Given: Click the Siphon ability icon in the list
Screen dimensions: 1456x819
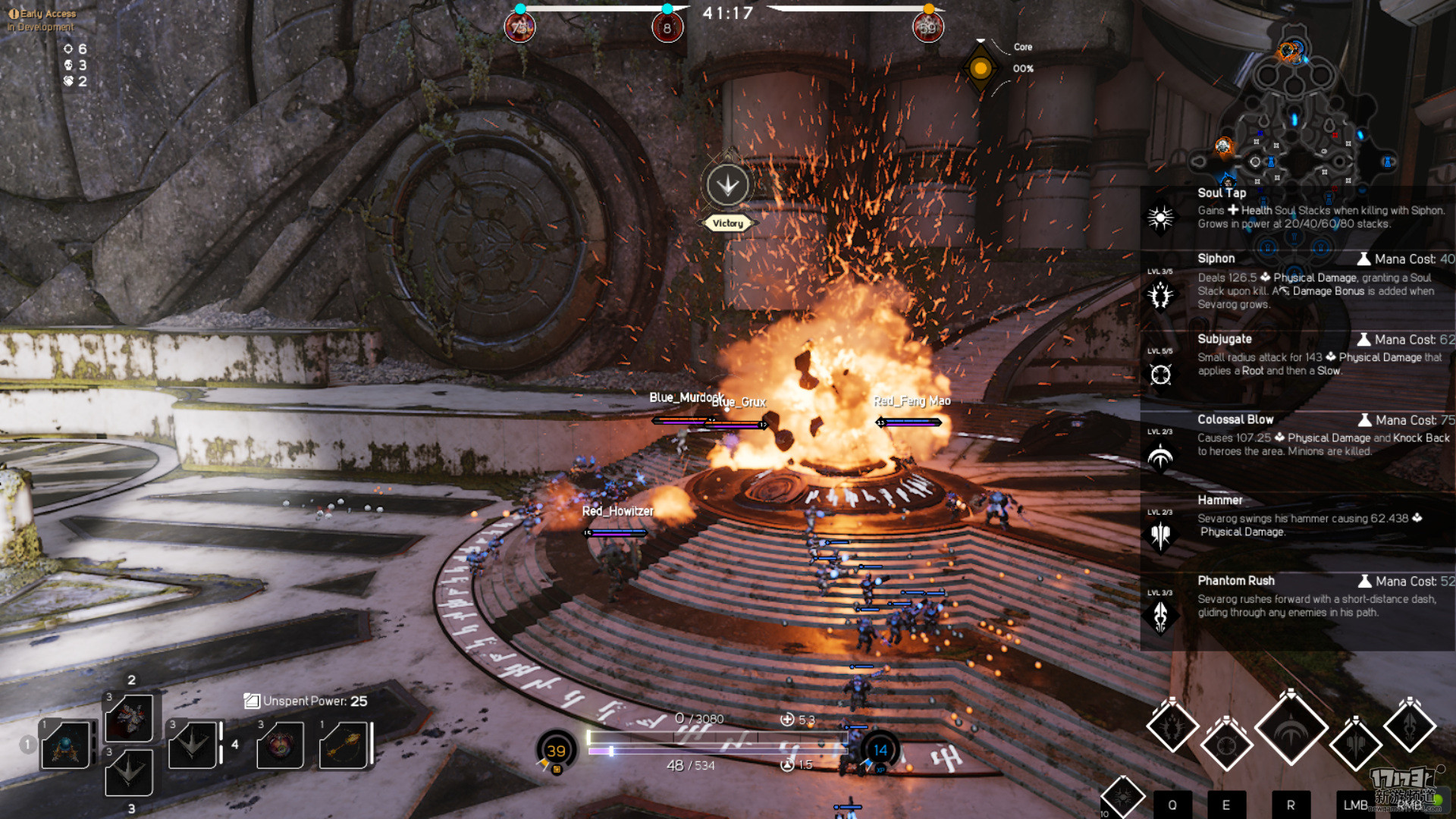Looking at the screenshot, I should pos(1160,295).
